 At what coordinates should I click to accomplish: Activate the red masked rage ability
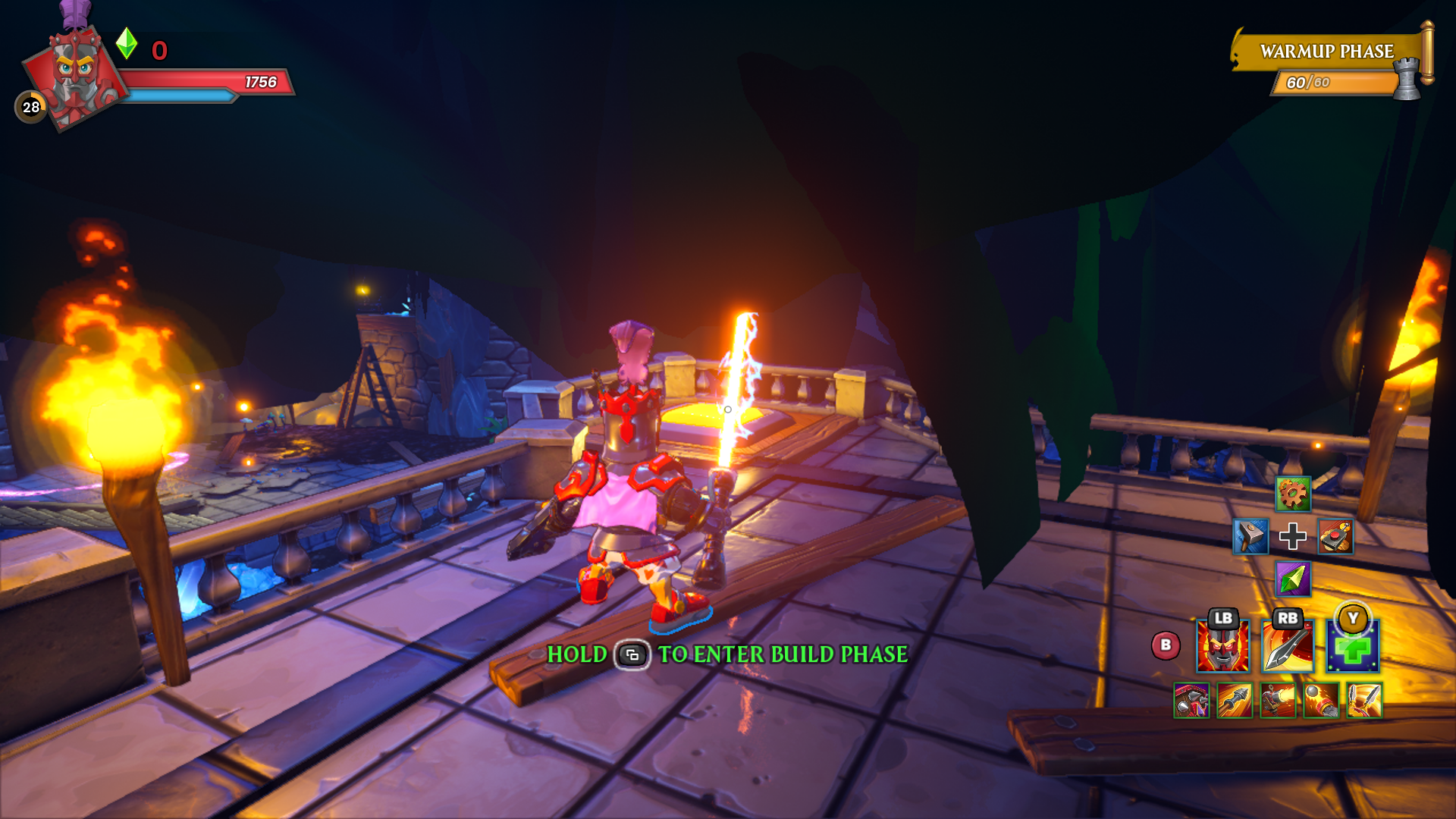1223,647
